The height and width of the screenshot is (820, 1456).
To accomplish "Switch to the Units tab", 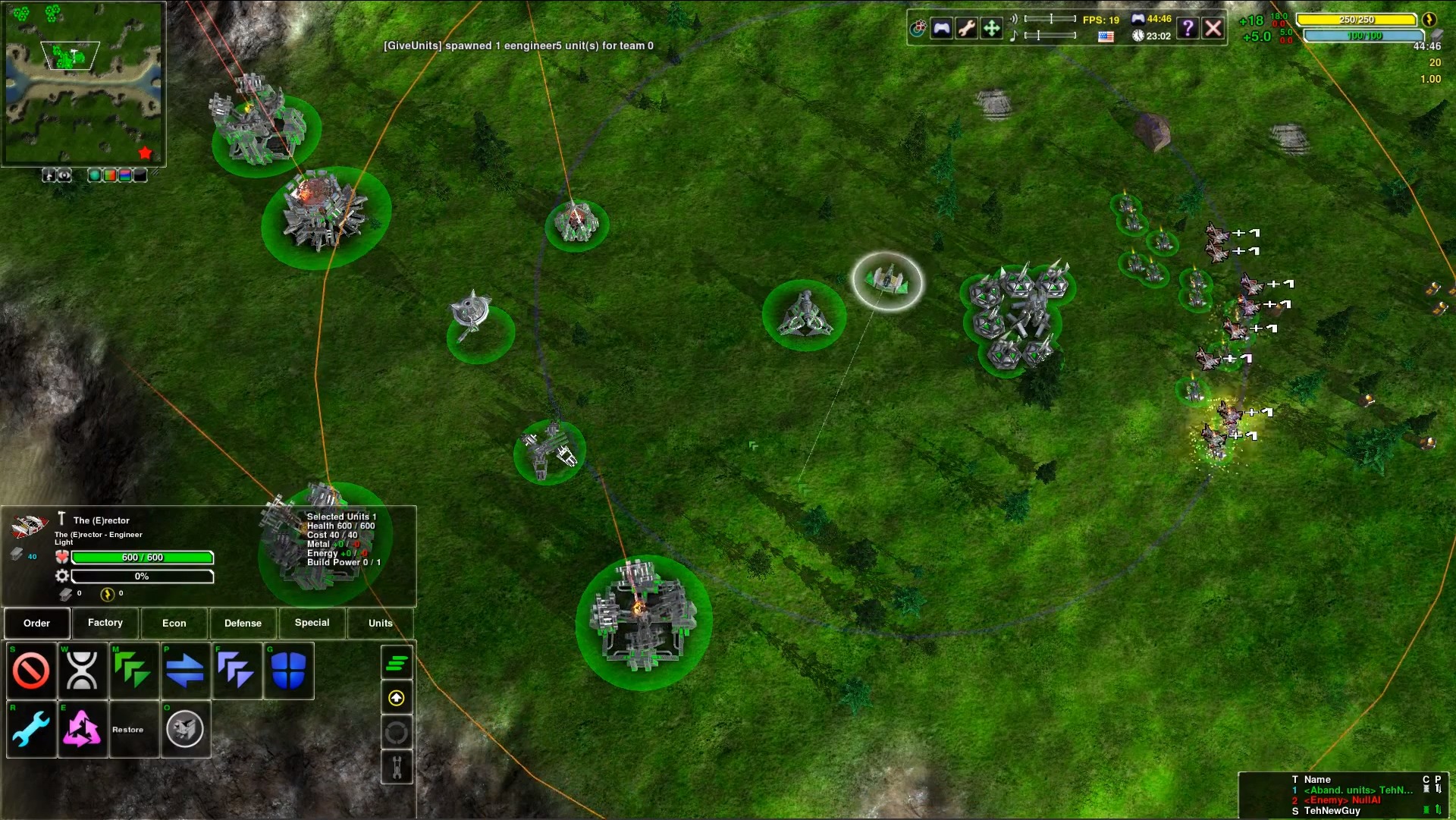I will tap(380, 623).
